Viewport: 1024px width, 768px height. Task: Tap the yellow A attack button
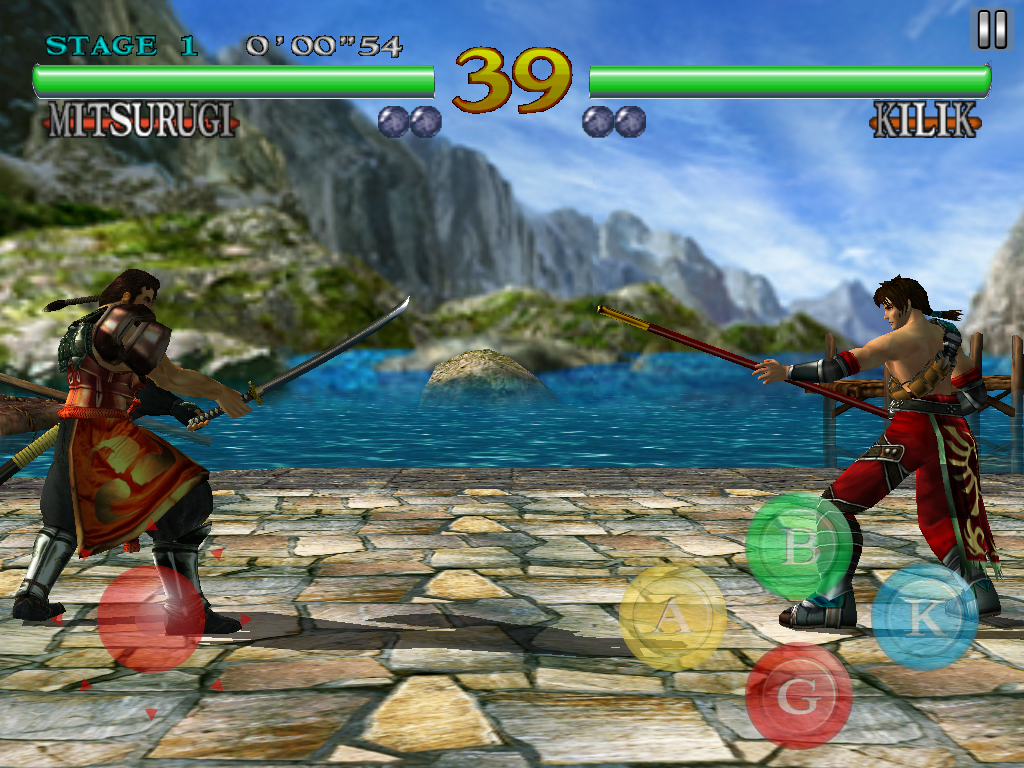pos(673,617)
